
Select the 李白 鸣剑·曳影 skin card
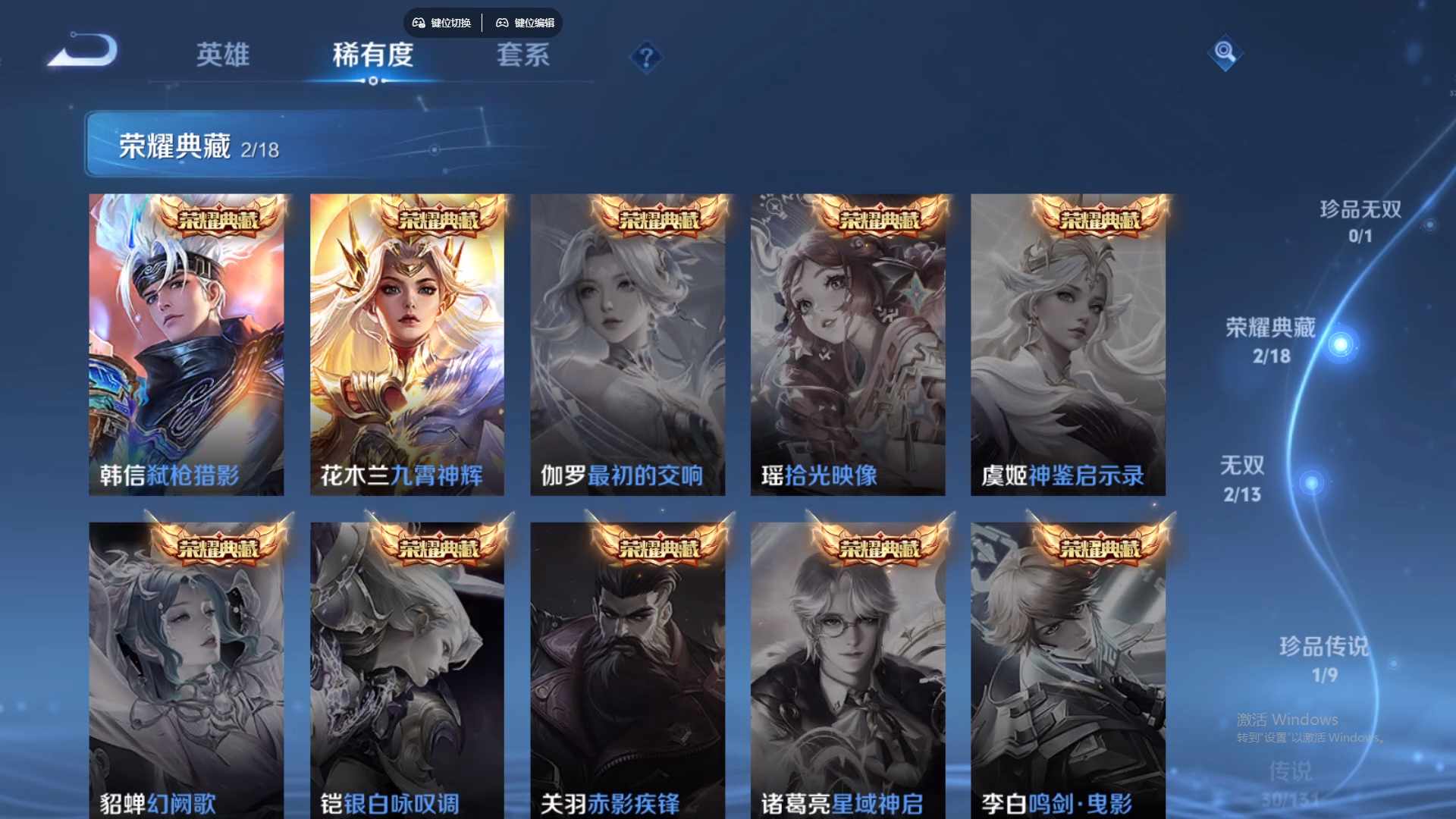click(1068, 667)
